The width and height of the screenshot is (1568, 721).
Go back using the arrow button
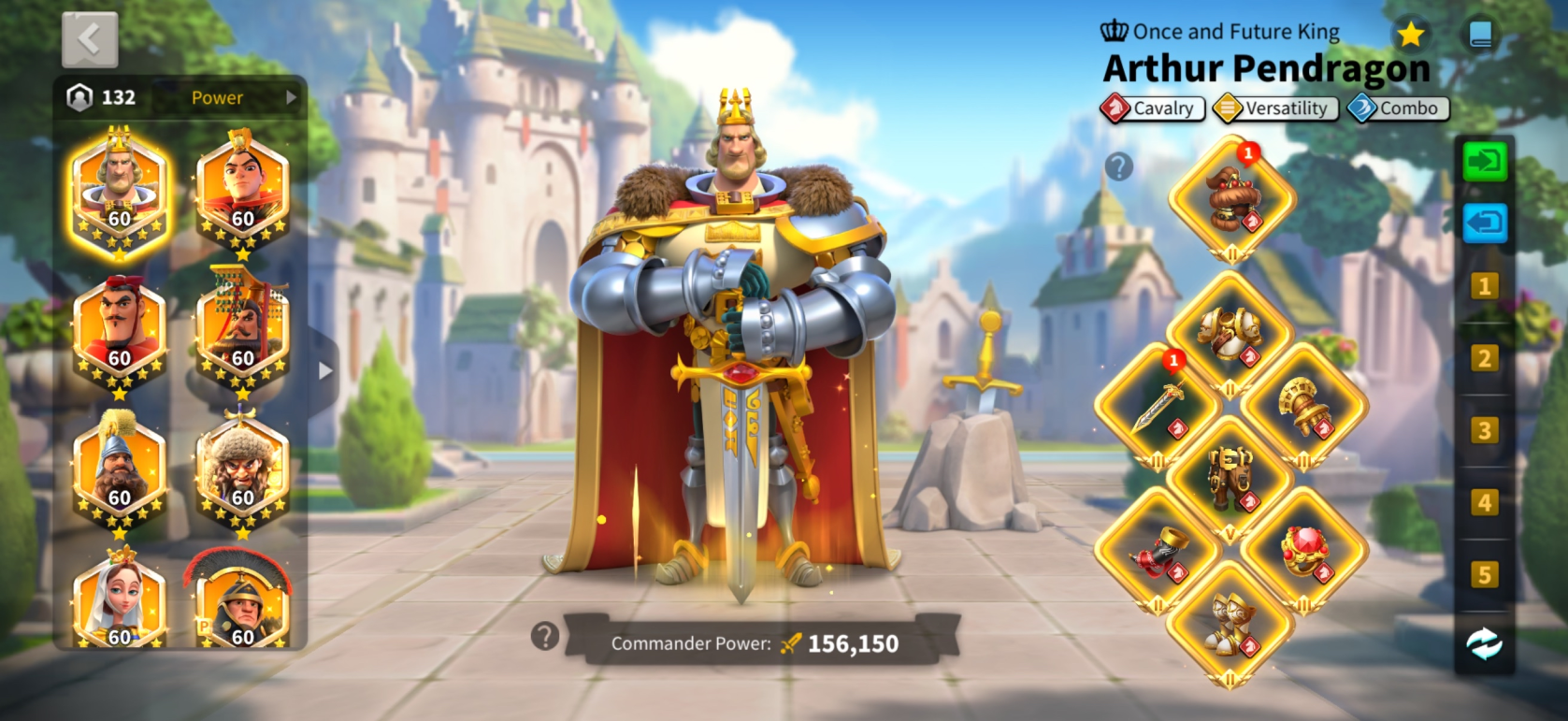90,40
